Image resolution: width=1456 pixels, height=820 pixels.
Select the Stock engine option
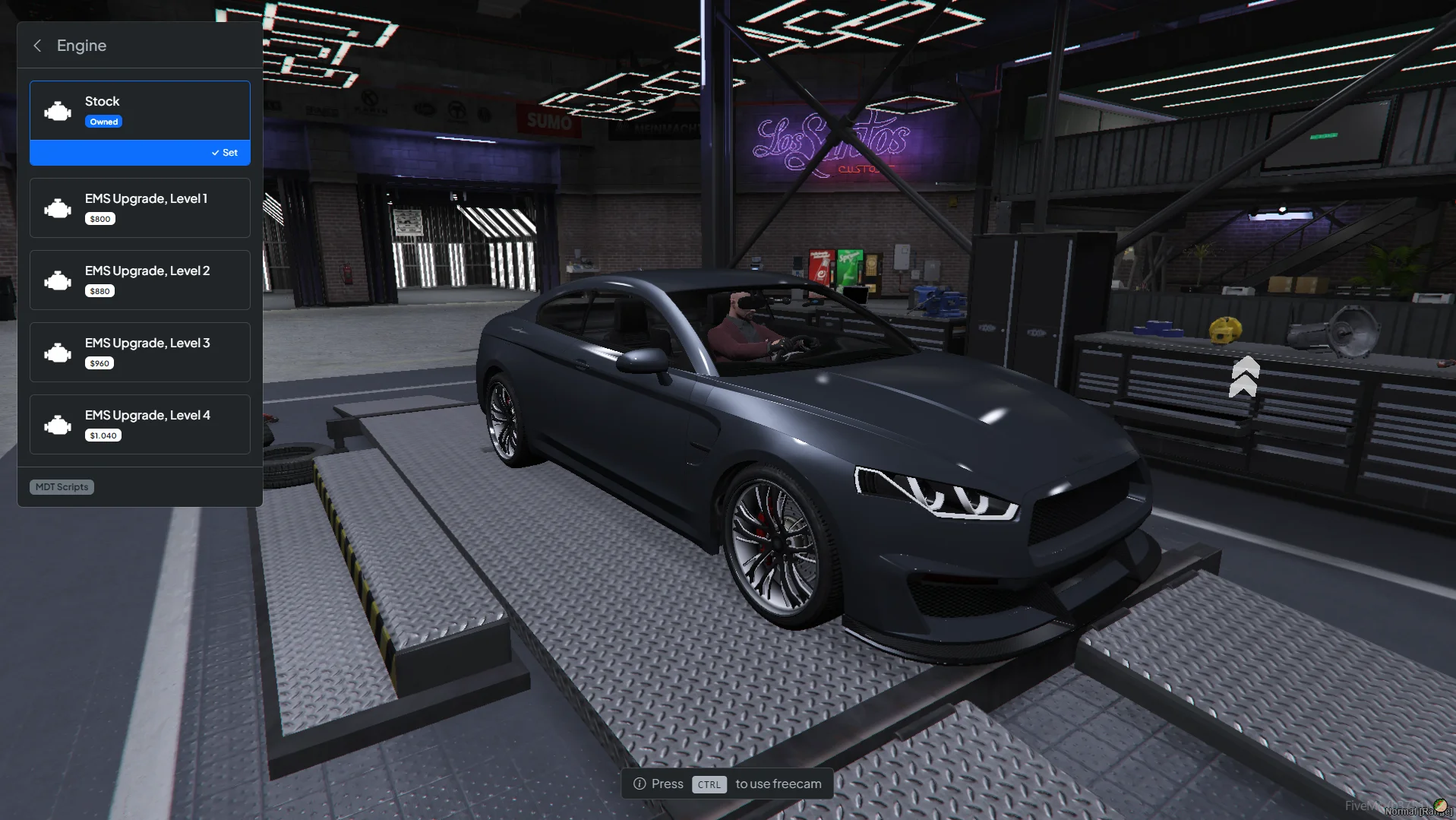(140, 110)
